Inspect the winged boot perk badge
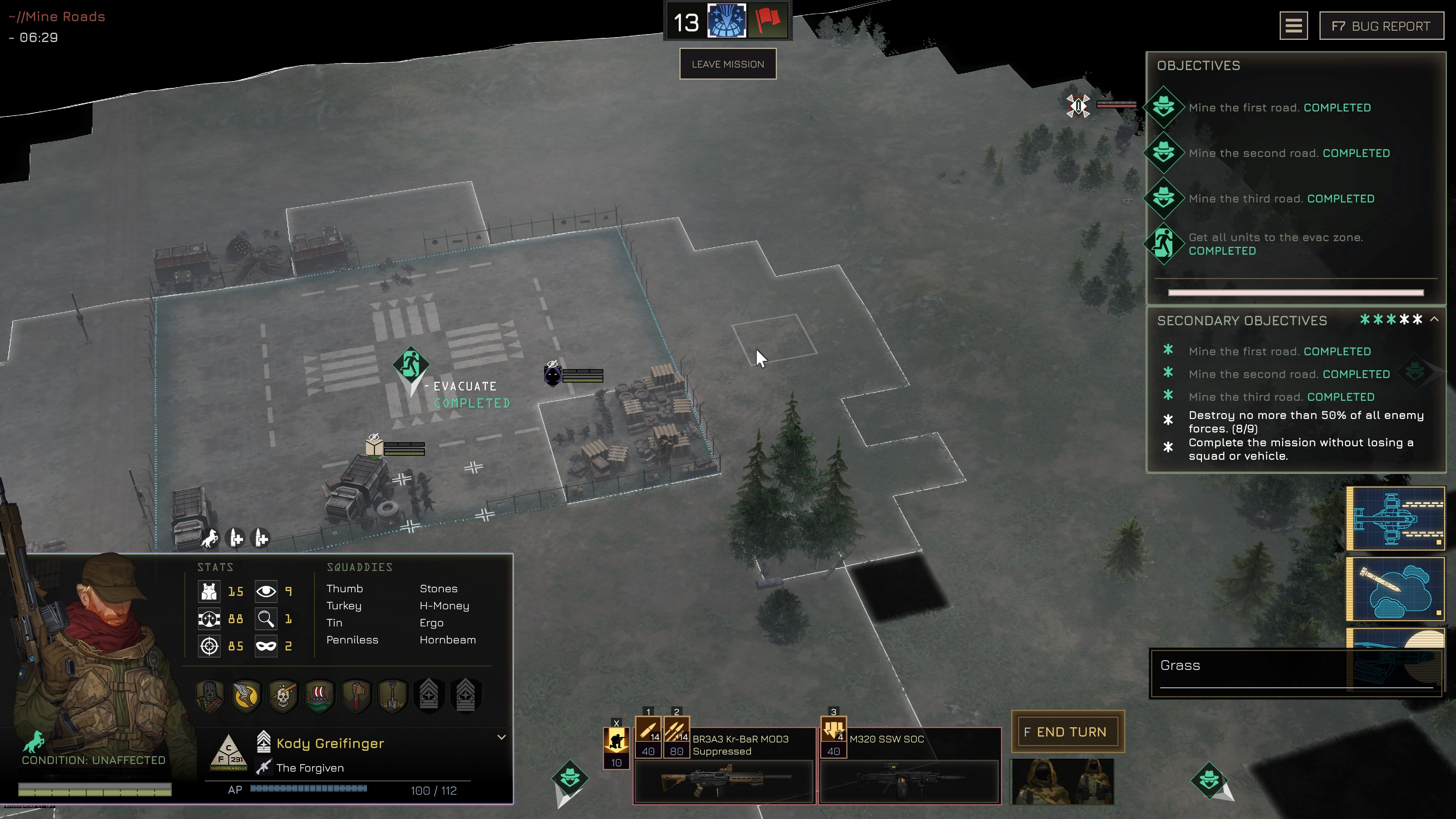Image resolution: width=1456 pixels, height=819 pixels. [246, 696]
